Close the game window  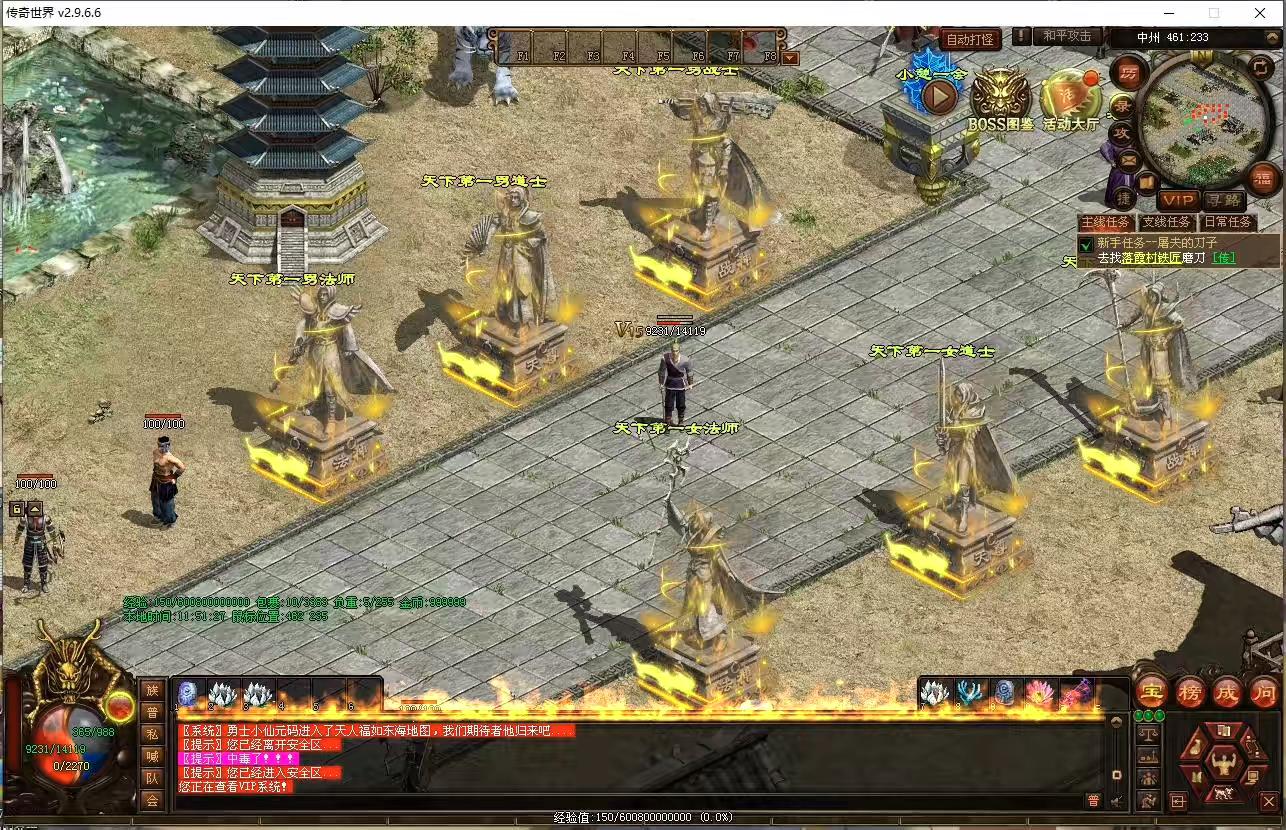click(1260, 13)
